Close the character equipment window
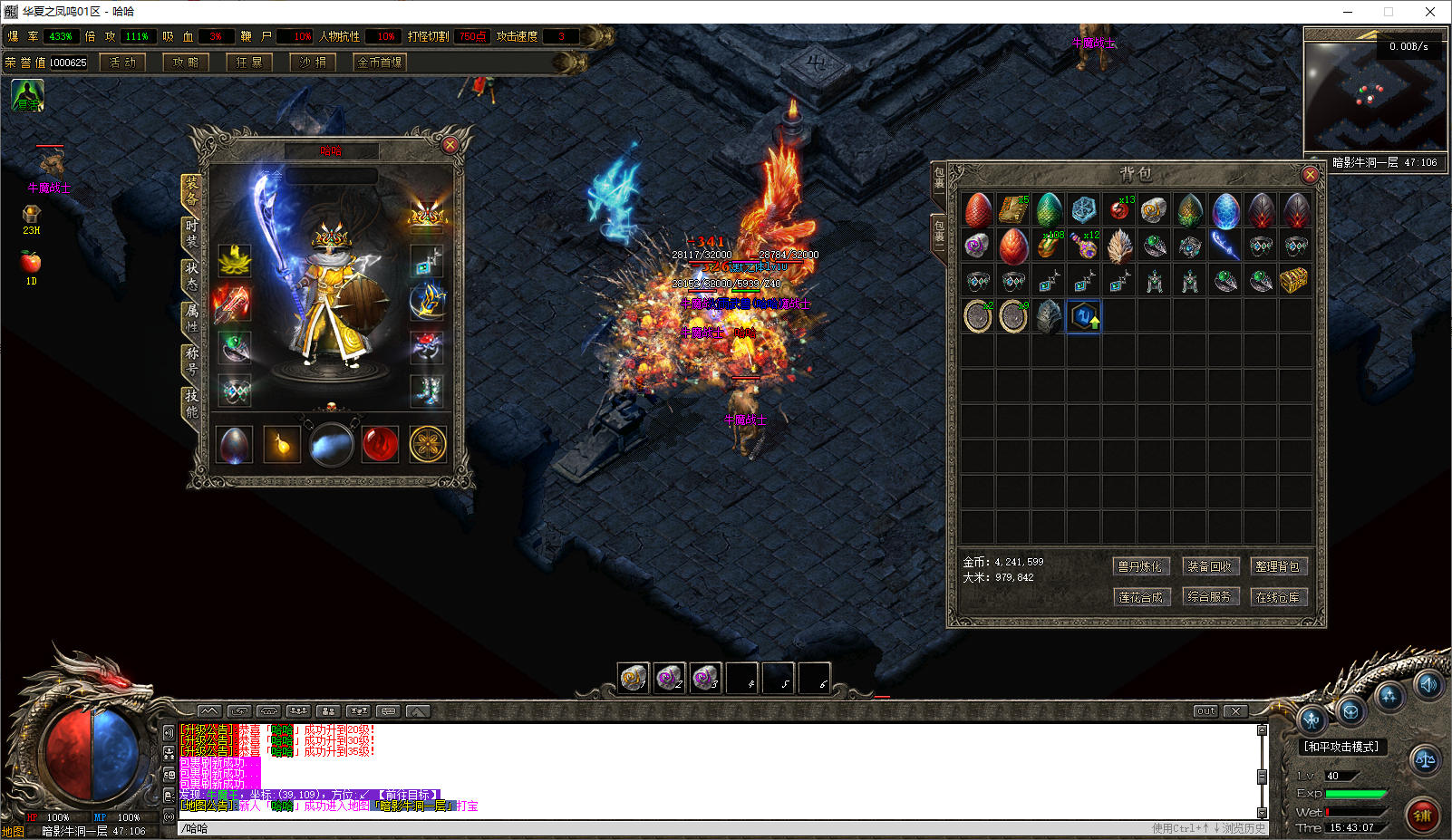 tap(450, 145)
